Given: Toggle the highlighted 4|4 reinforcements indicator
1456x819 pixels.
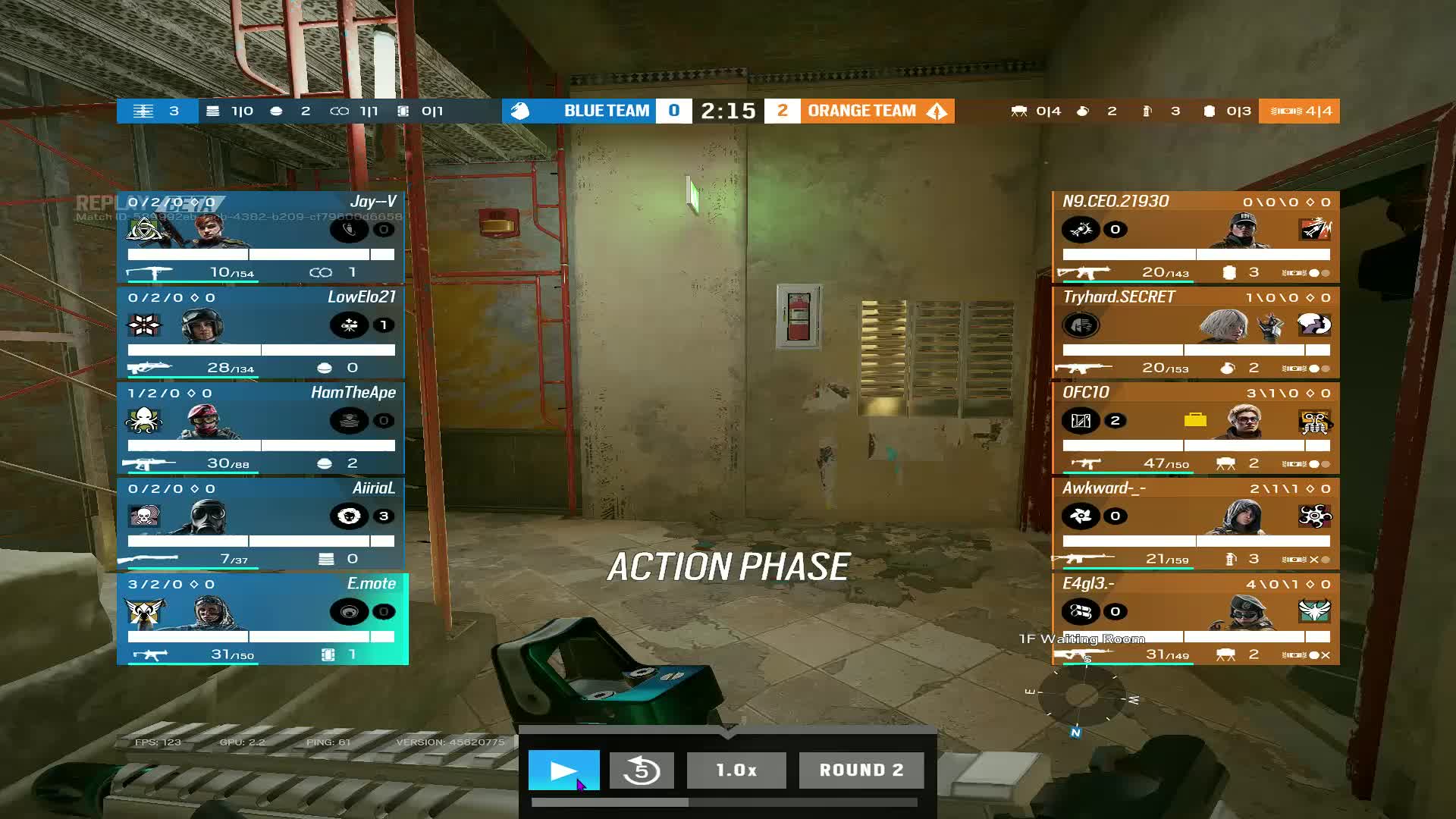Looking at the screenshot, I should pos(1298,111).
